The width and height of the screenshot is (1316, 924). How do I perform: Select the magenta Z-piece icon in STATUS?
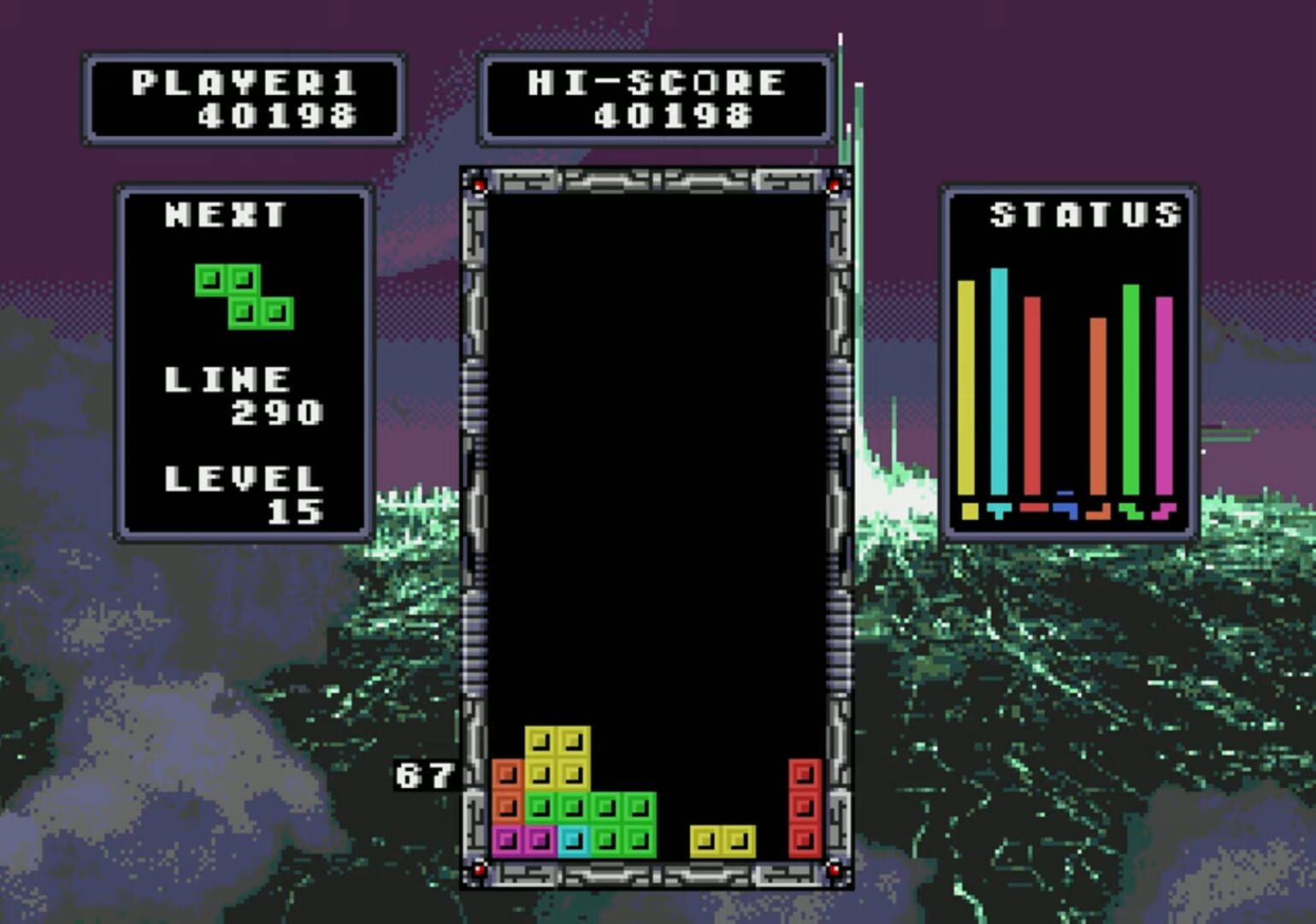pyautogui.click(x=1163, y=512)
